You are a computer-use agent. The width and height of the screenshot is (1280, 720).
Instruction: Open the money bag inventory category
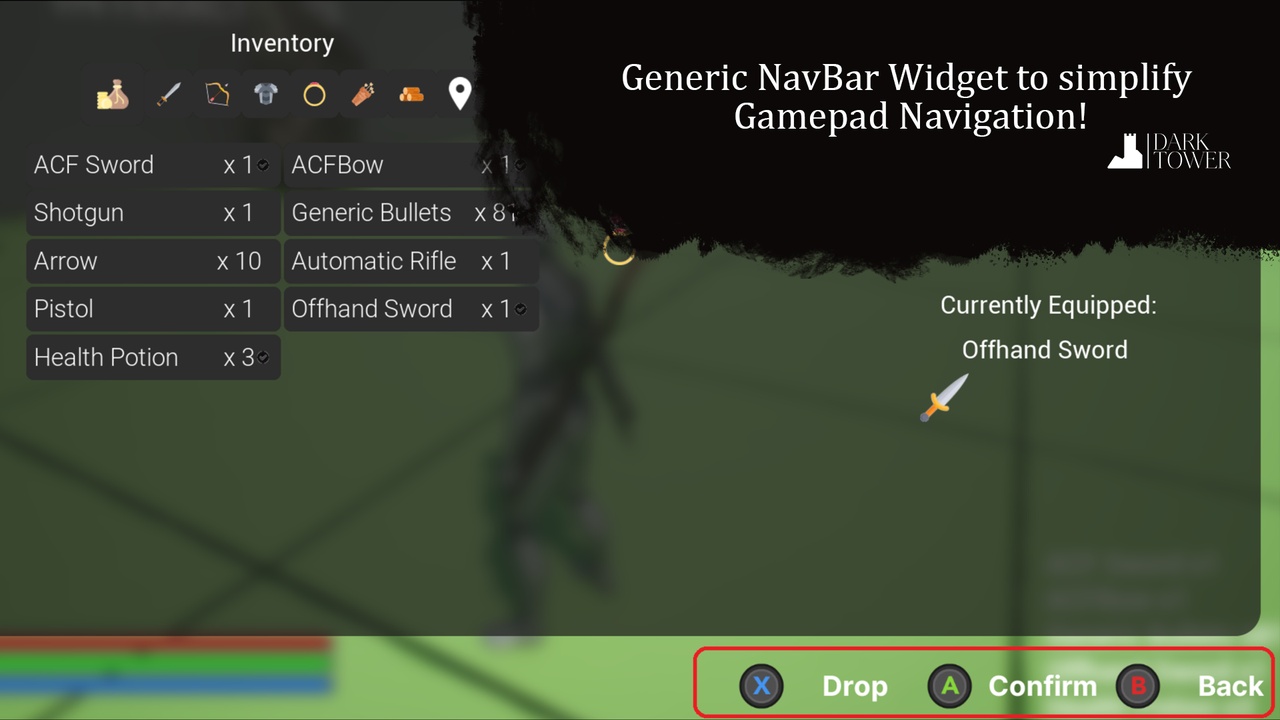112,93
